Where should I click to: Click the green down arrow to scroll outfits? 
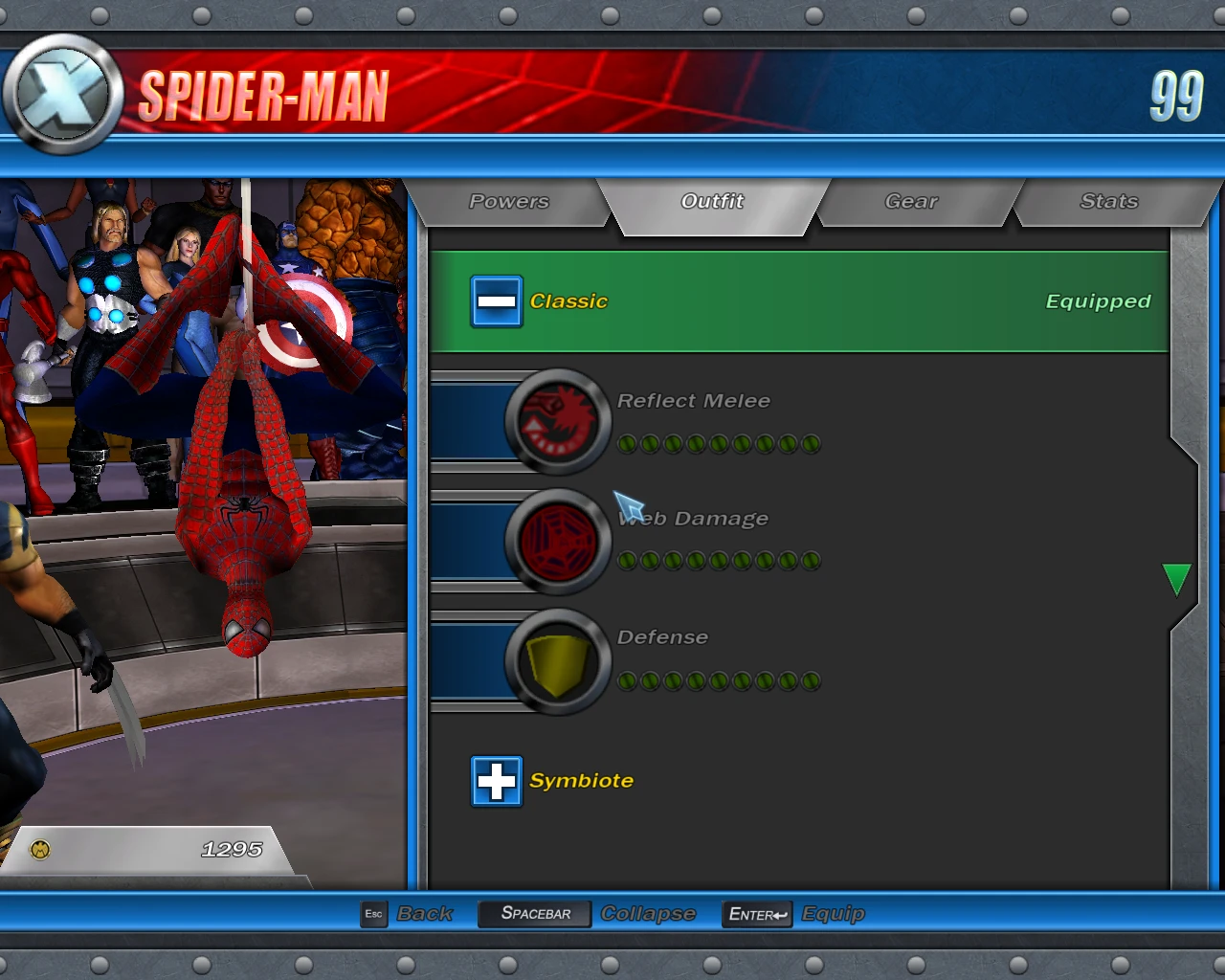pyautogui.click(x=1176, y=579)
